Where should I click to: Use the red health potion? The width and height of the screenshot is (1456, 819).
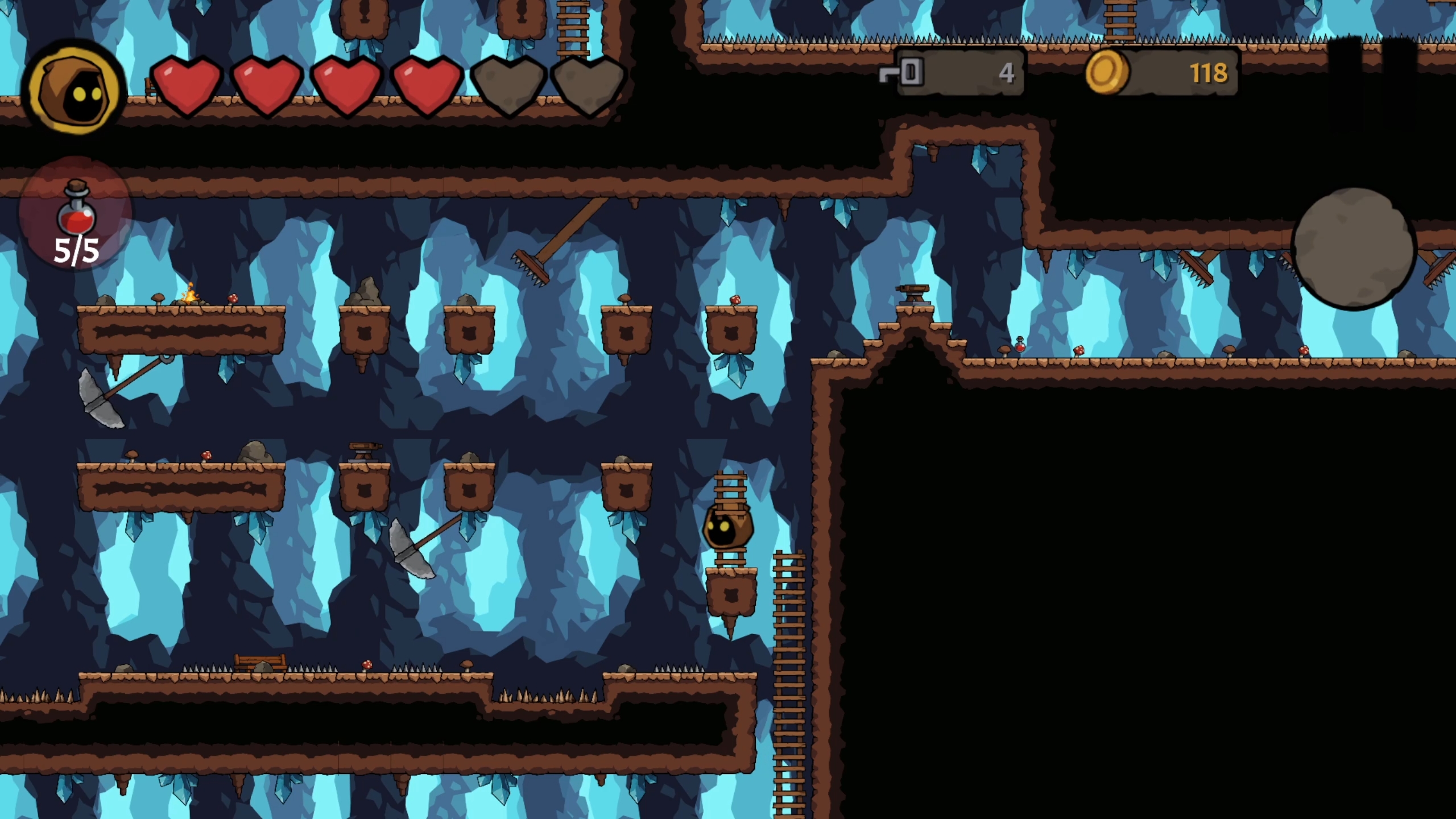tap(76, 214)
